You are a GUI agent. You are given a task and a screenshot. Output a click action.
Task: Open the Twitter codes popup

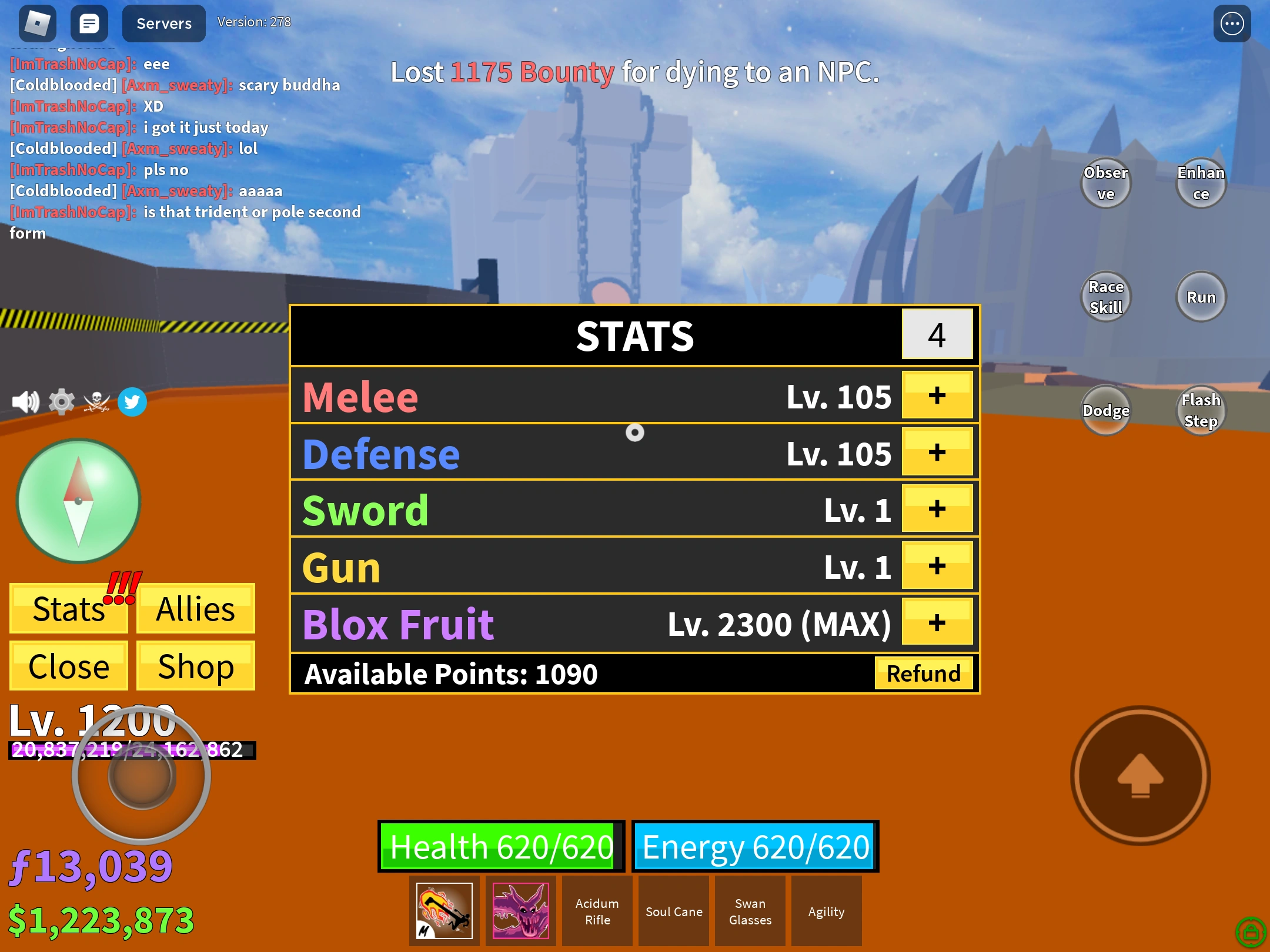click(x=132, y=401)
